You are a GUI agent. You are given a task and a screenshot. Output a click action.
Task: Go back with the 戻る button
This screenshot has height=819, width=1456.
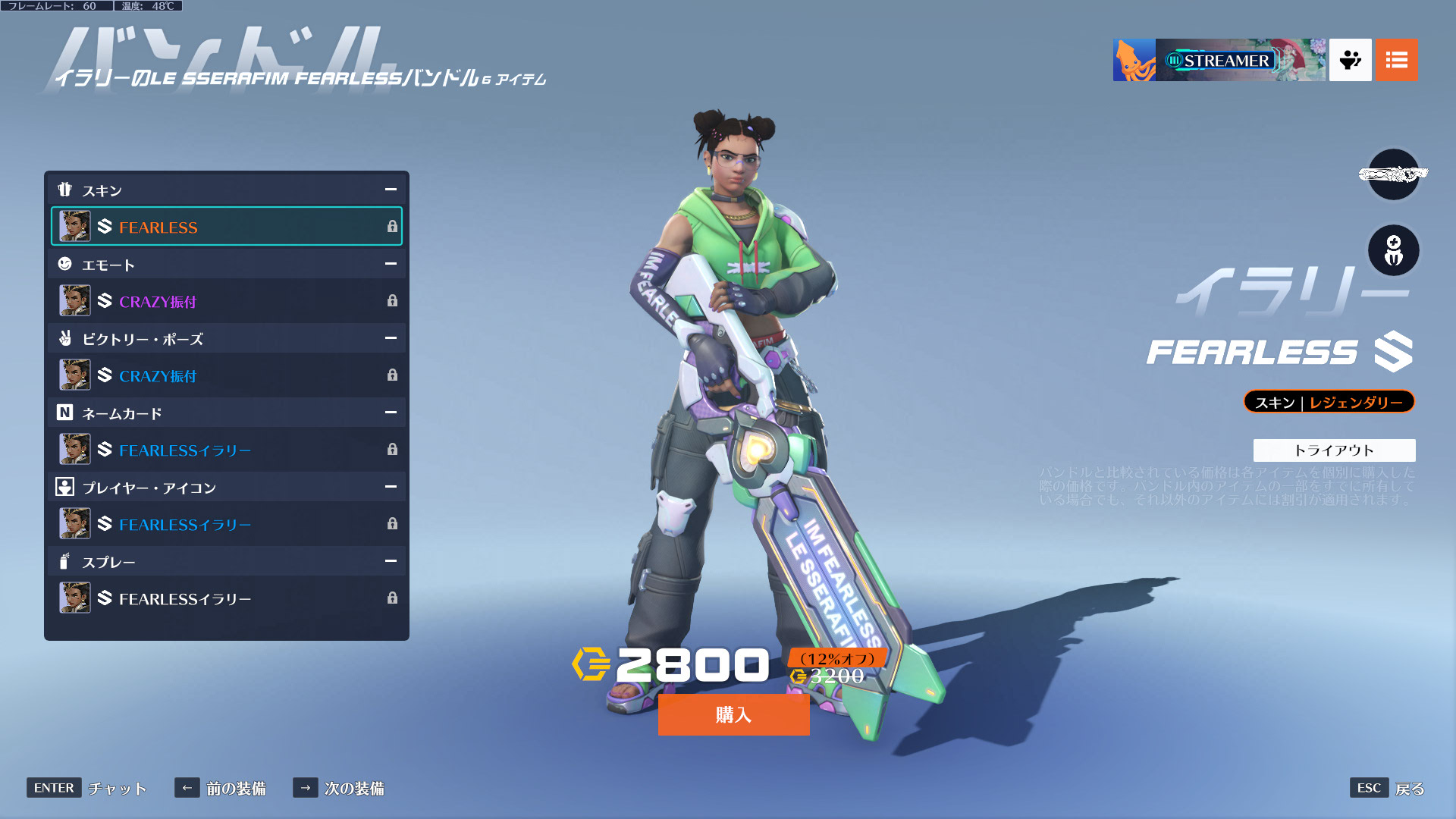click(1388, 788)
